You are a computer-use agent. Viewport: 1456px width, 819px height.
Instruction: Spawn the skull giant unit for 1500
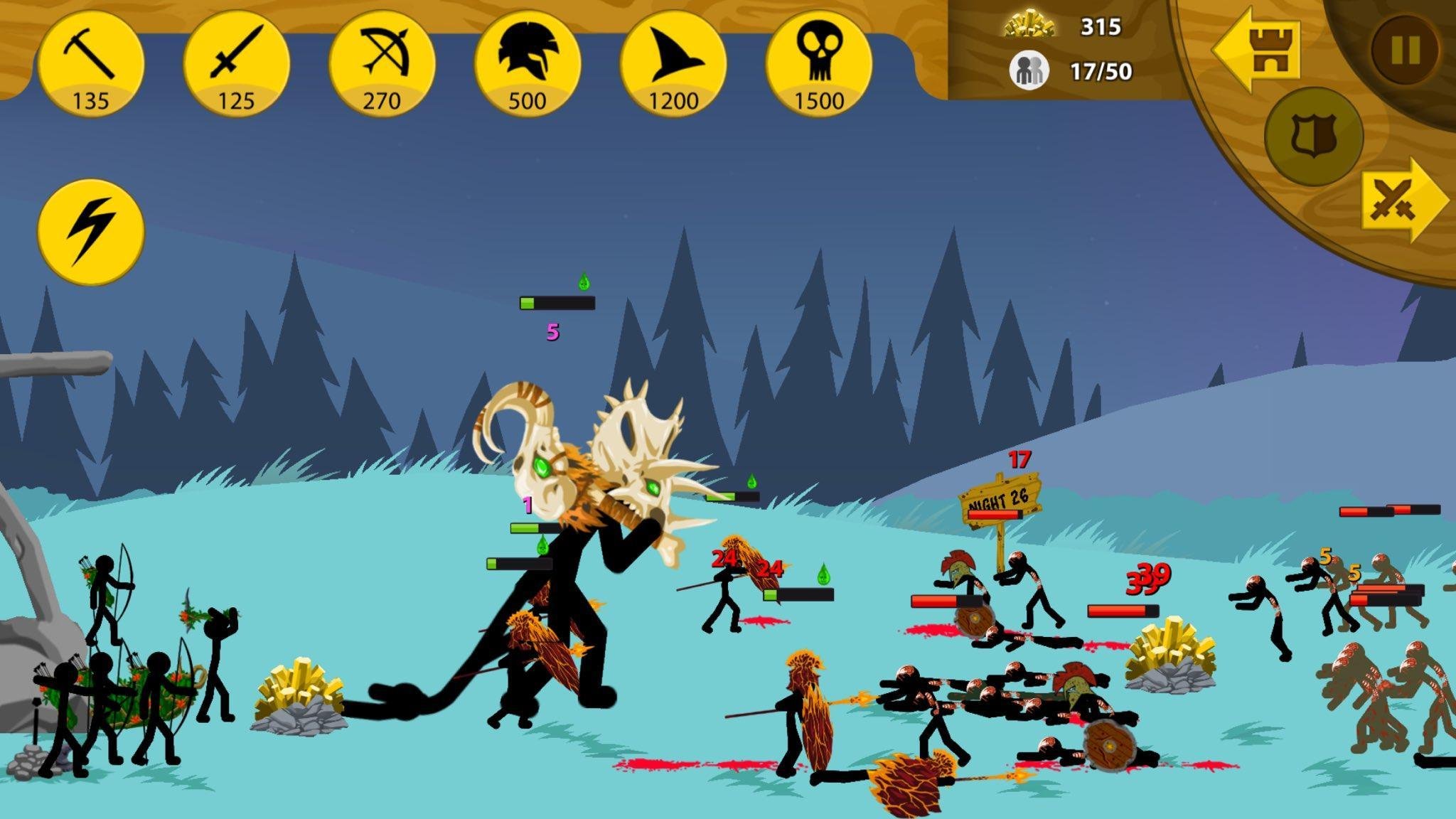tap(819, 64)
